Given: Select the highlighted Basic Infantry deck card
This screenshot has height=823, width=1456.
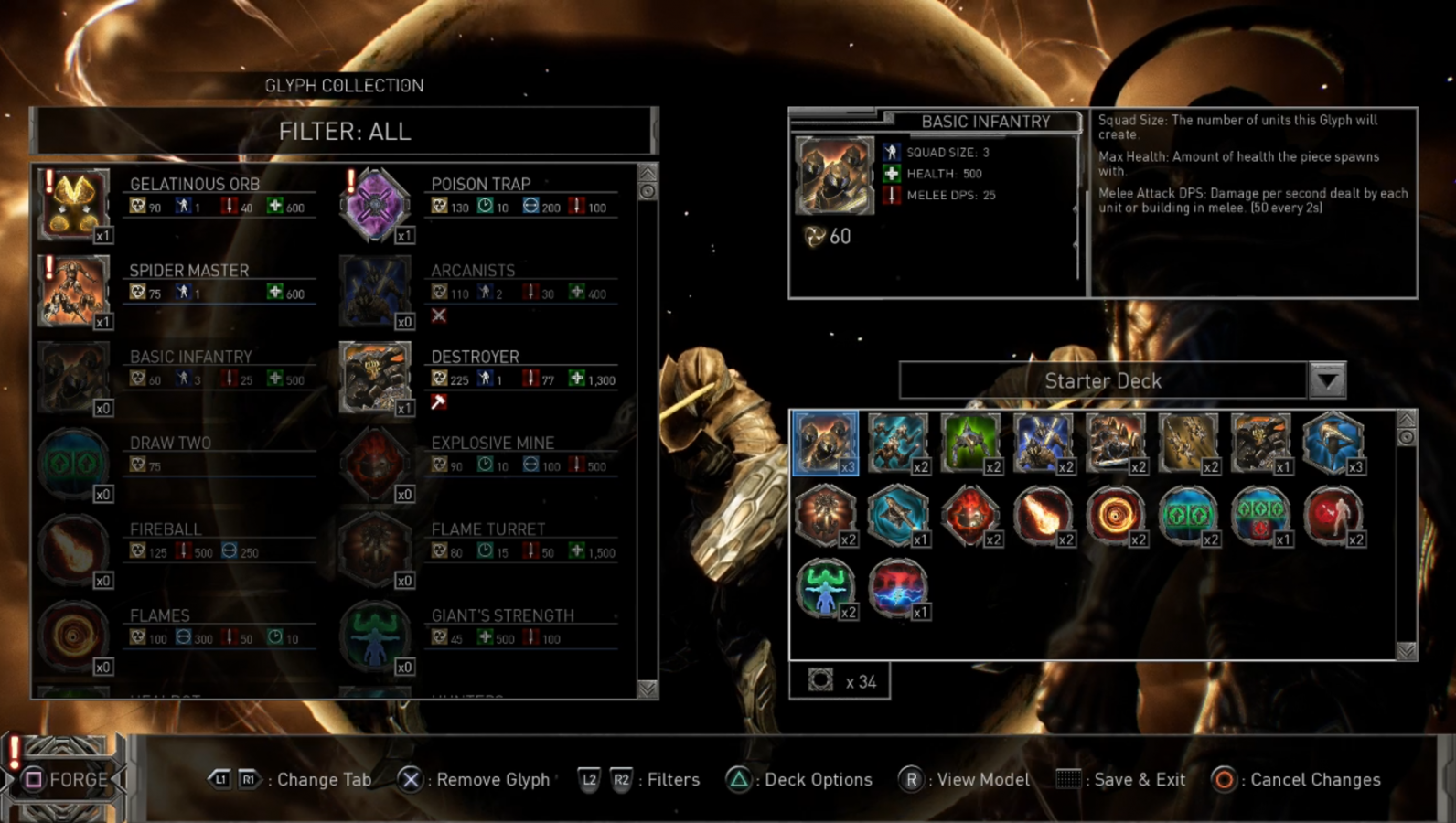Looking at the screenshot, I should pos(825,444).
